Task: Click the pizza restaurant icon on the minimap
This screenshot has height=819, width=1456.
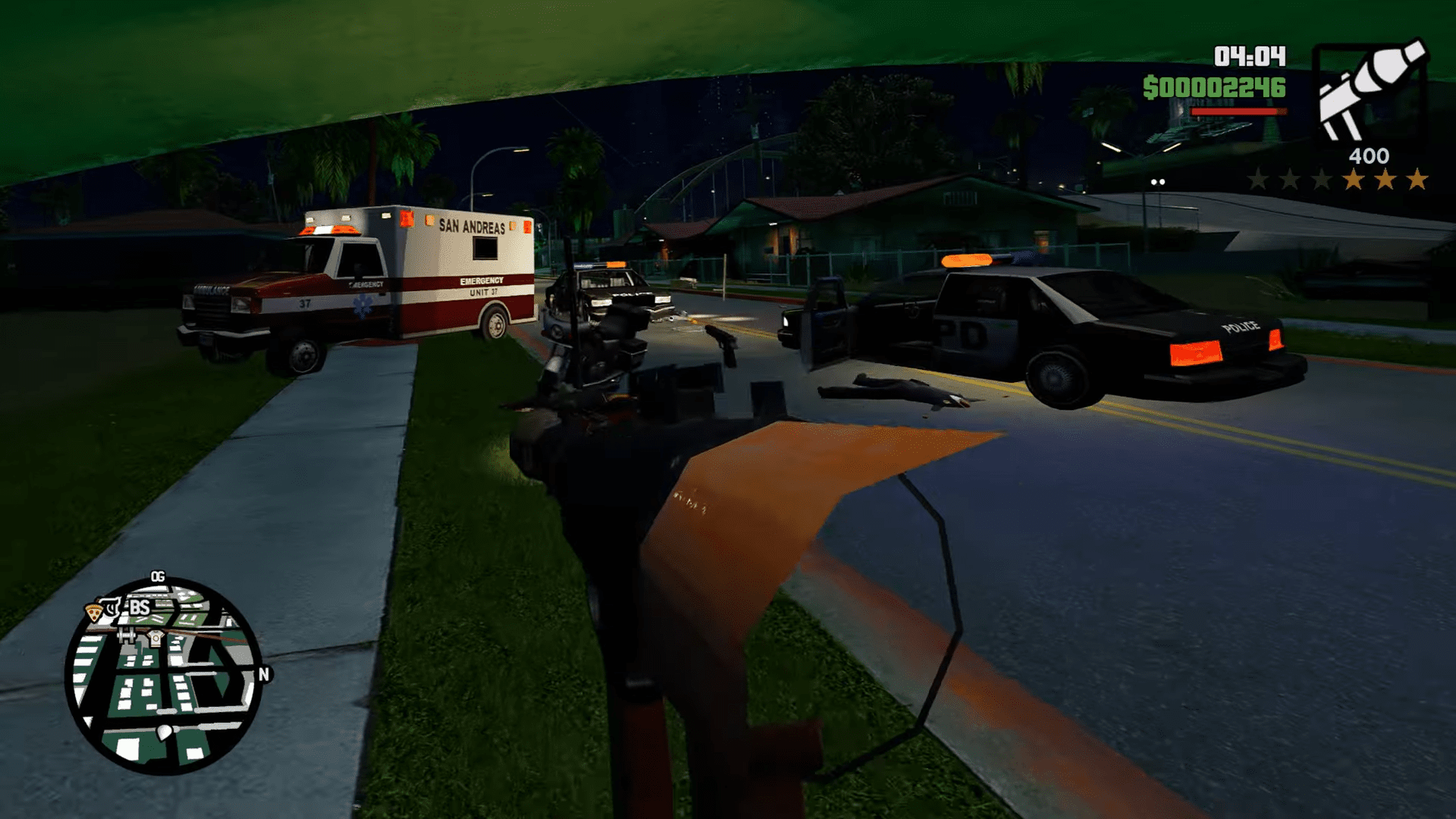Action: 94,613
